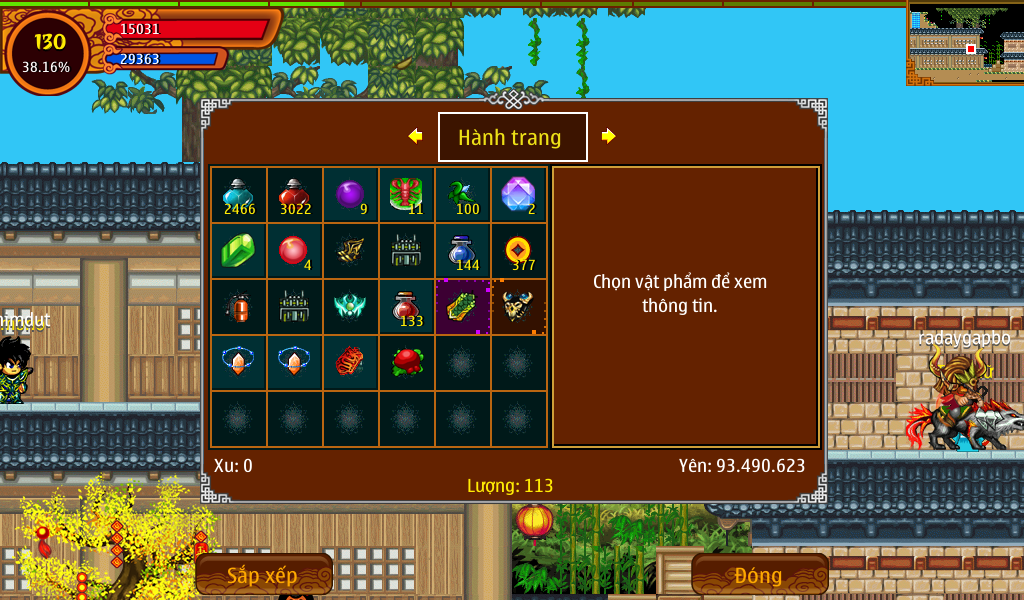Go to previous tab with left arrow
This screenshot has height=600, width=1024.
pyautogui.click(x=415, y=136)
